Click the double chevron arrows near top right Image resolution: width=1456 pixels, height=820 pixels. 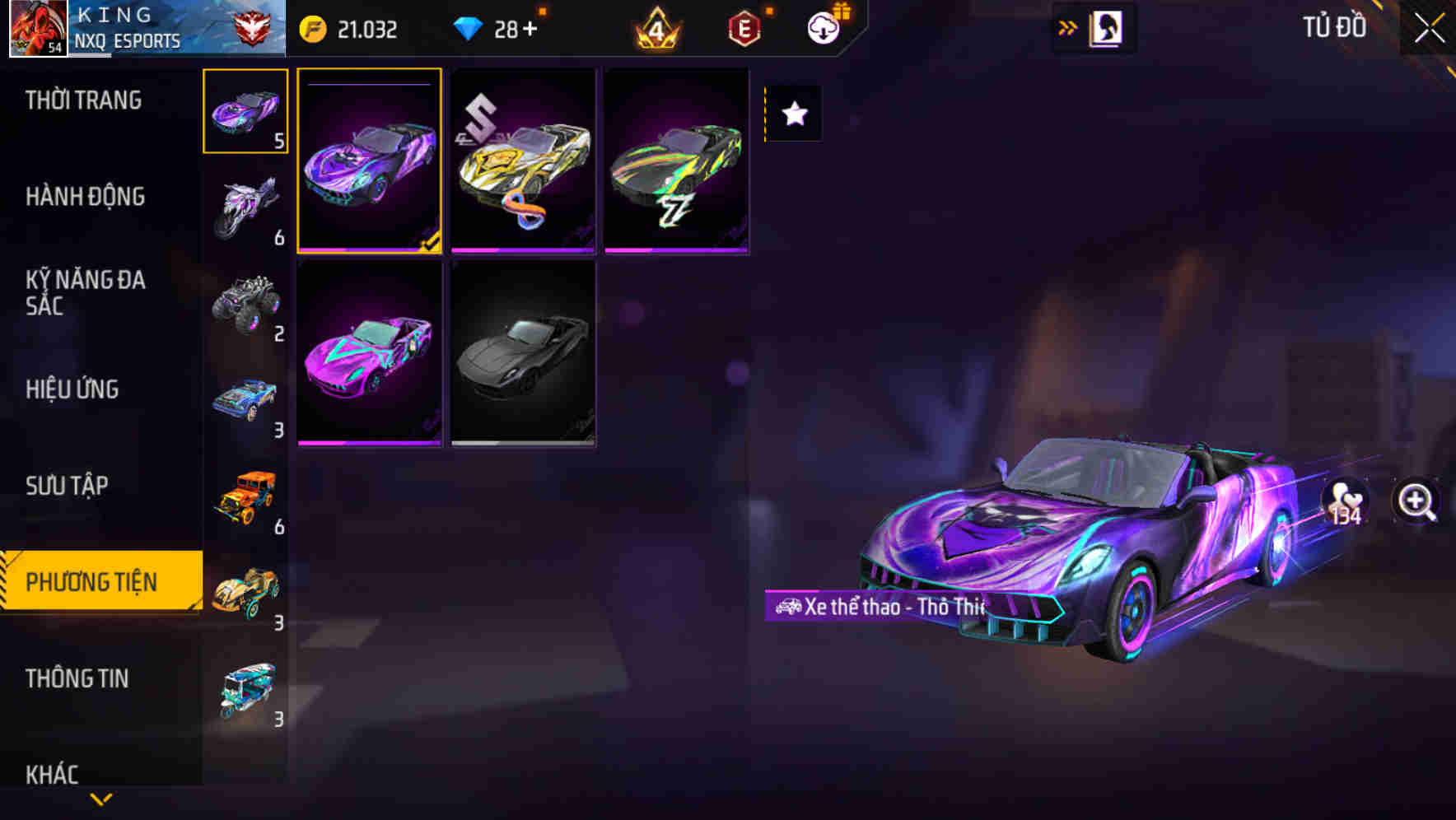point(1068,26)
